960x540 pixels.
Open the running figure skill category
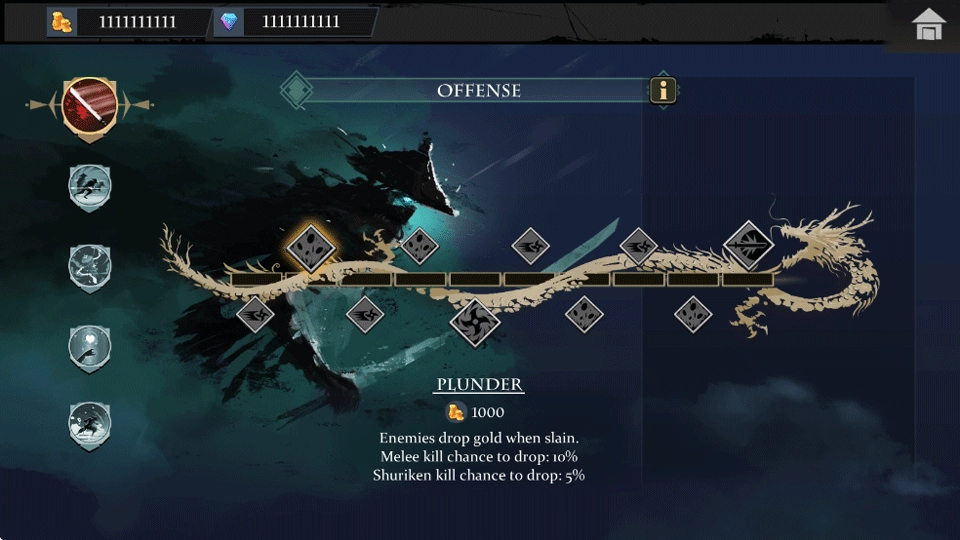pyautogui.click(x=90, y=186)
